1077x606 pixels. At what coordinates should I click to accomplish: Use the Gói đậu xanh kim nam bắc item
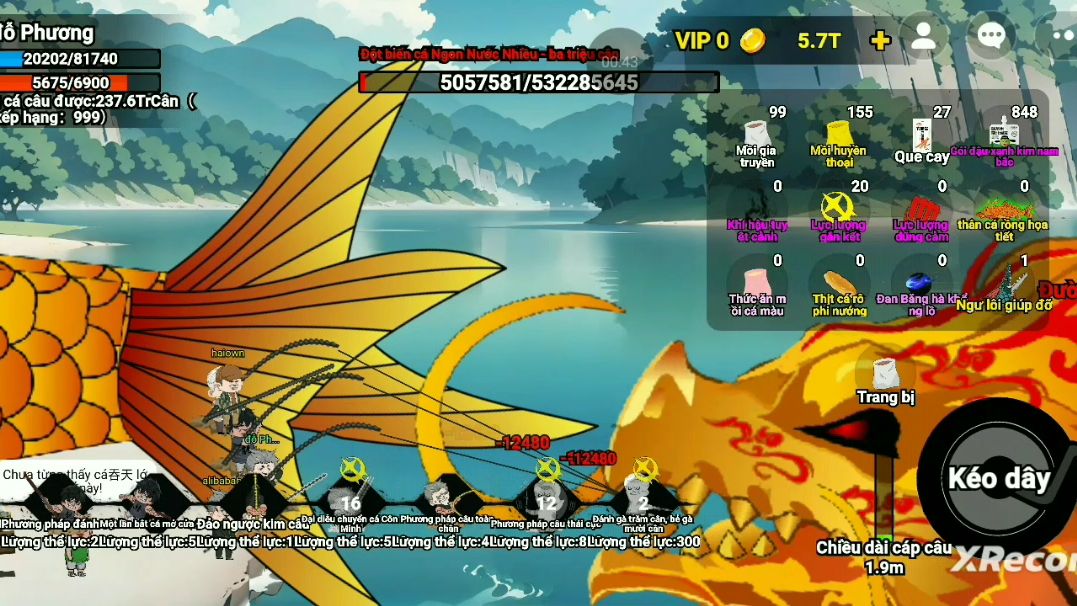tap(1002, 135)
